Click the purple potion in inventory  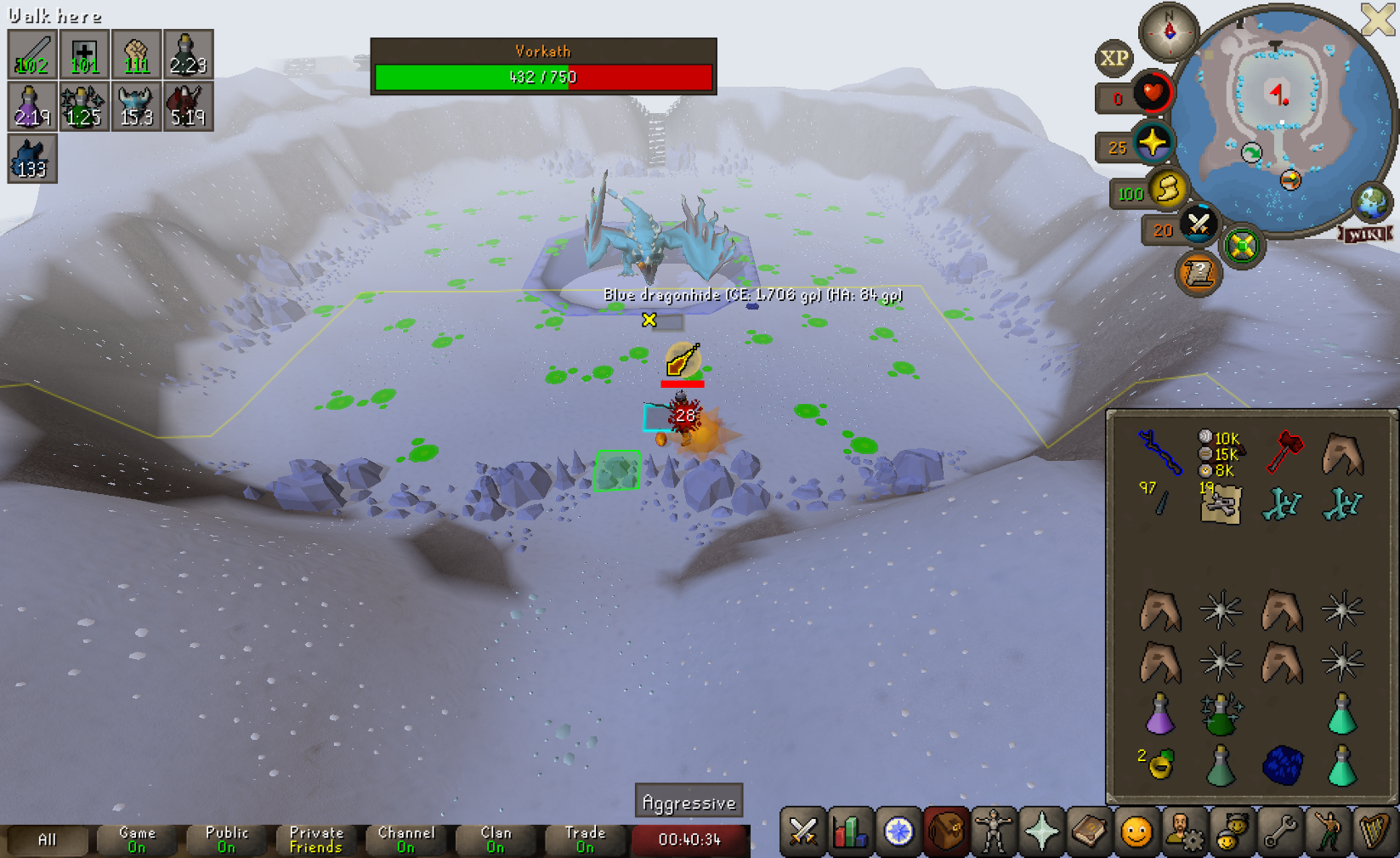pos(1159,714)
